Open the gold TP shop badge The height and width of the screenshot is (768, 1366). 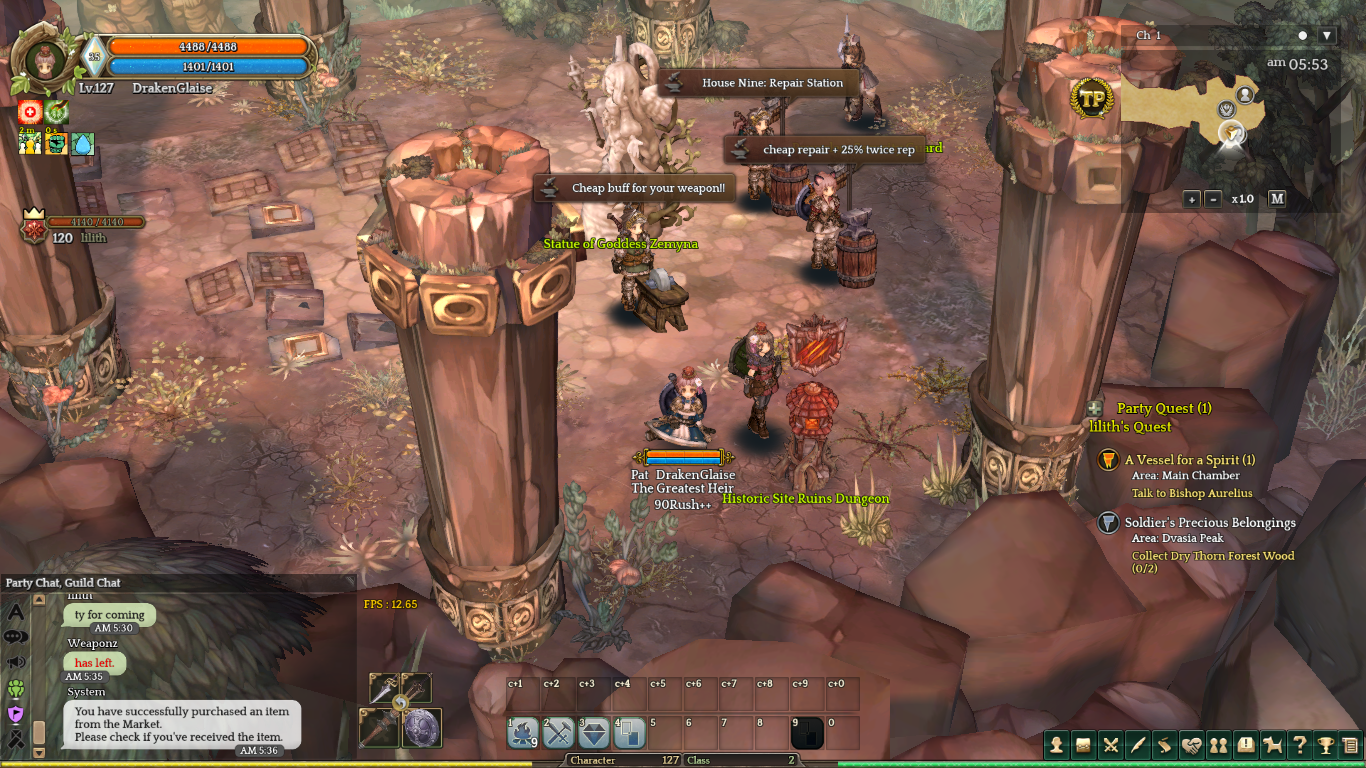[x=1092, y=99]
